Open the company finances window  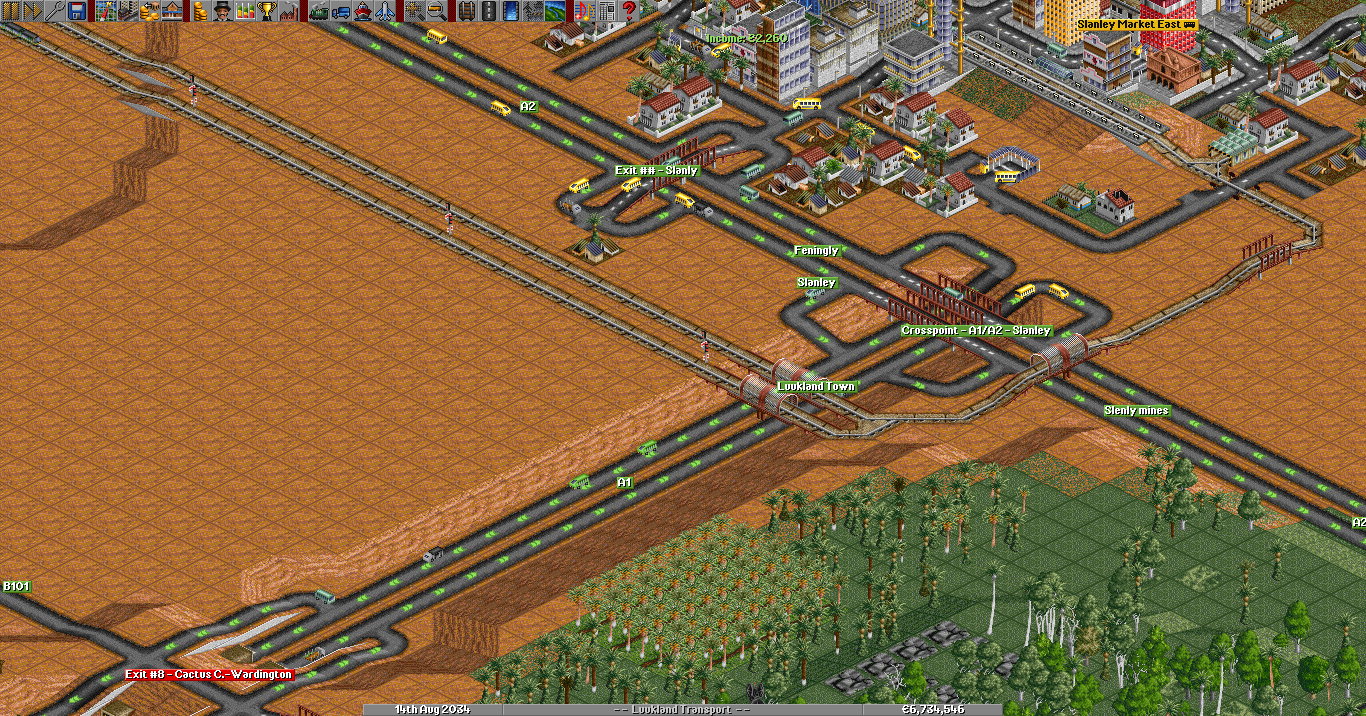(201, 11)
